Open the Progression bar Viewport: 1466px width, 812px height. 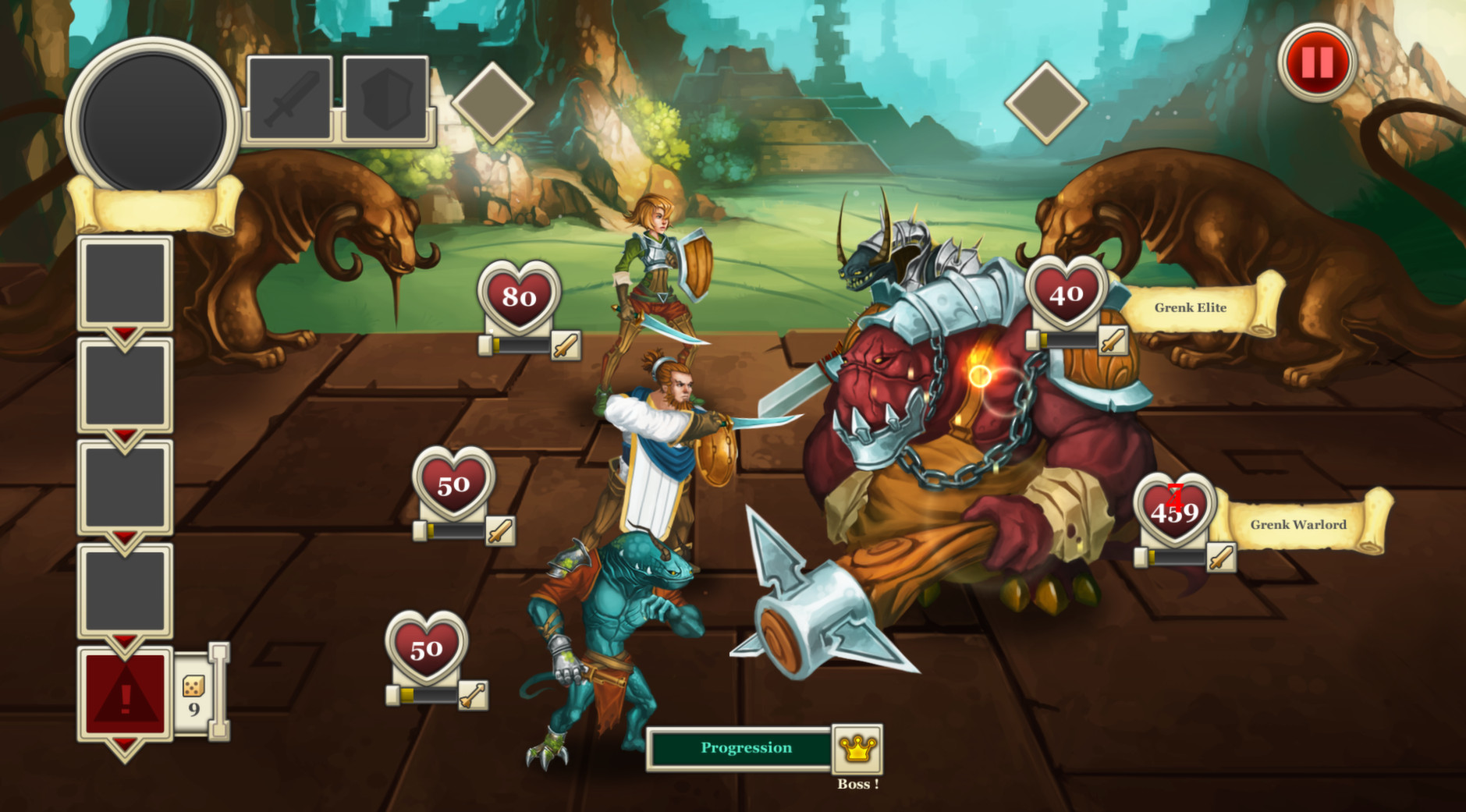point(745,746)
